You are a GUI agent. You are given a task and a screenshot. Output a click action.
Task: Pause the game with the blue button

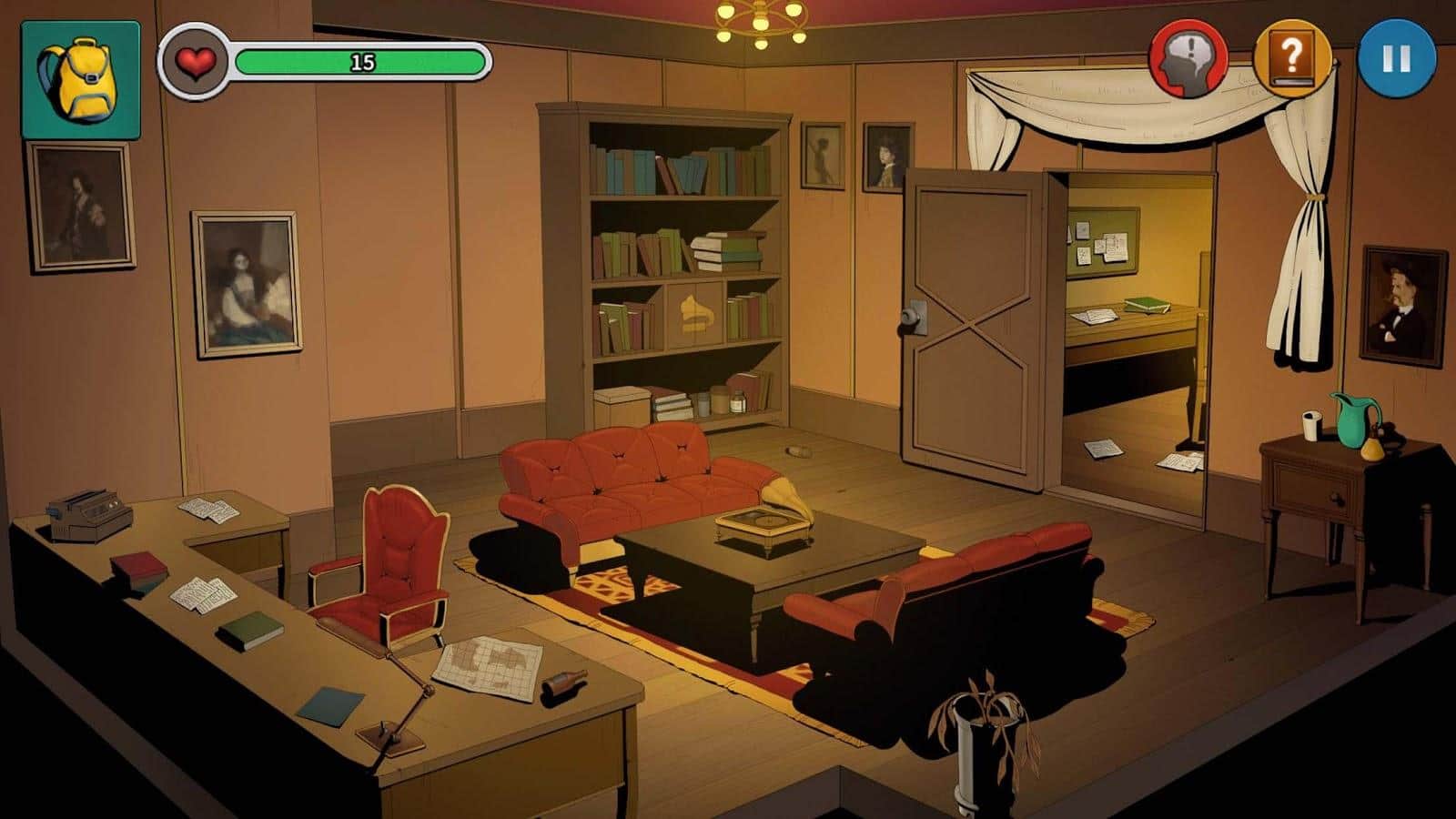(x=1396, y=58)
